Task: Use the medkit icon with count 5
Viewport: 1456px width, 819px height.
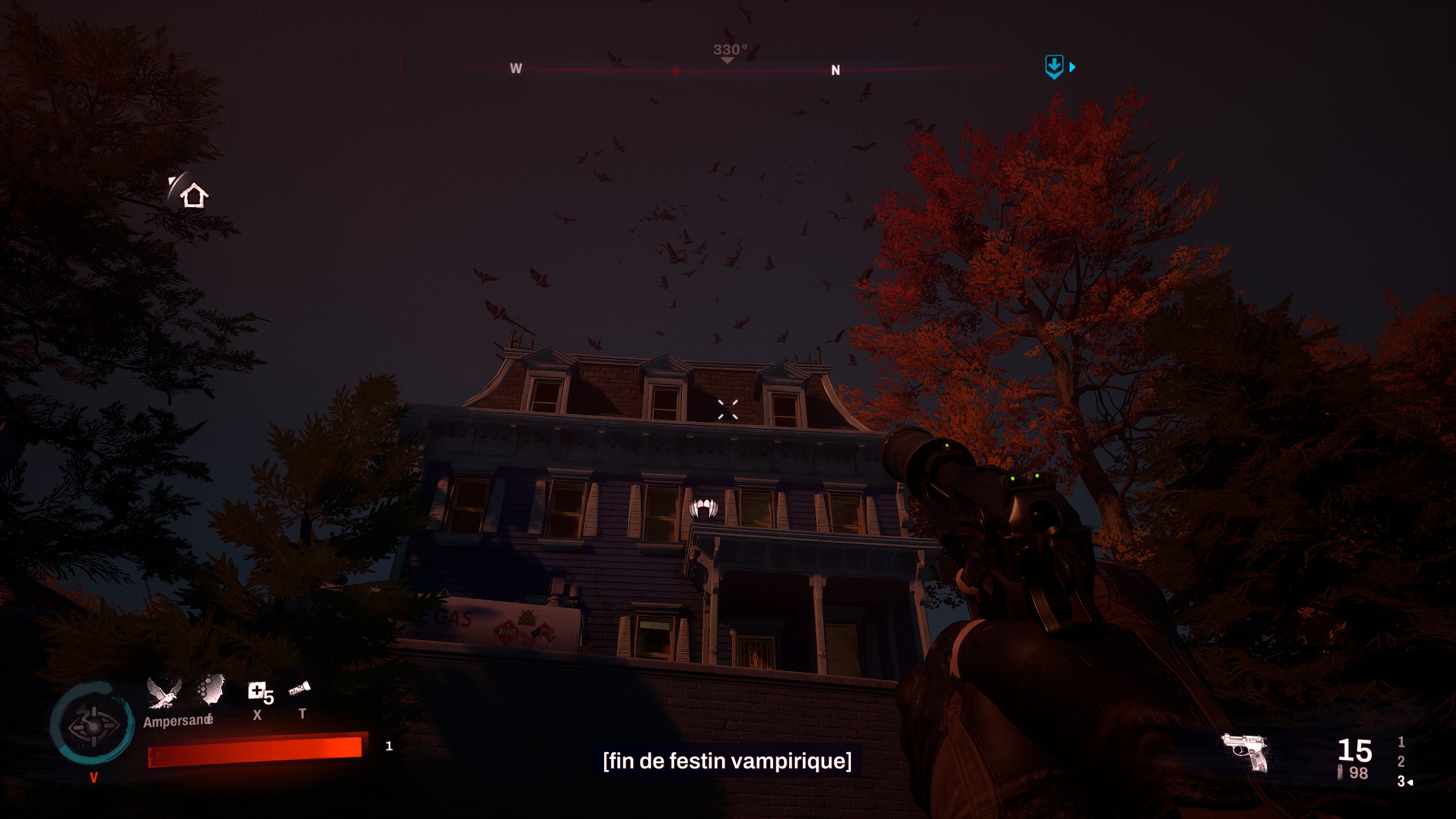Action: click(257, 692)
